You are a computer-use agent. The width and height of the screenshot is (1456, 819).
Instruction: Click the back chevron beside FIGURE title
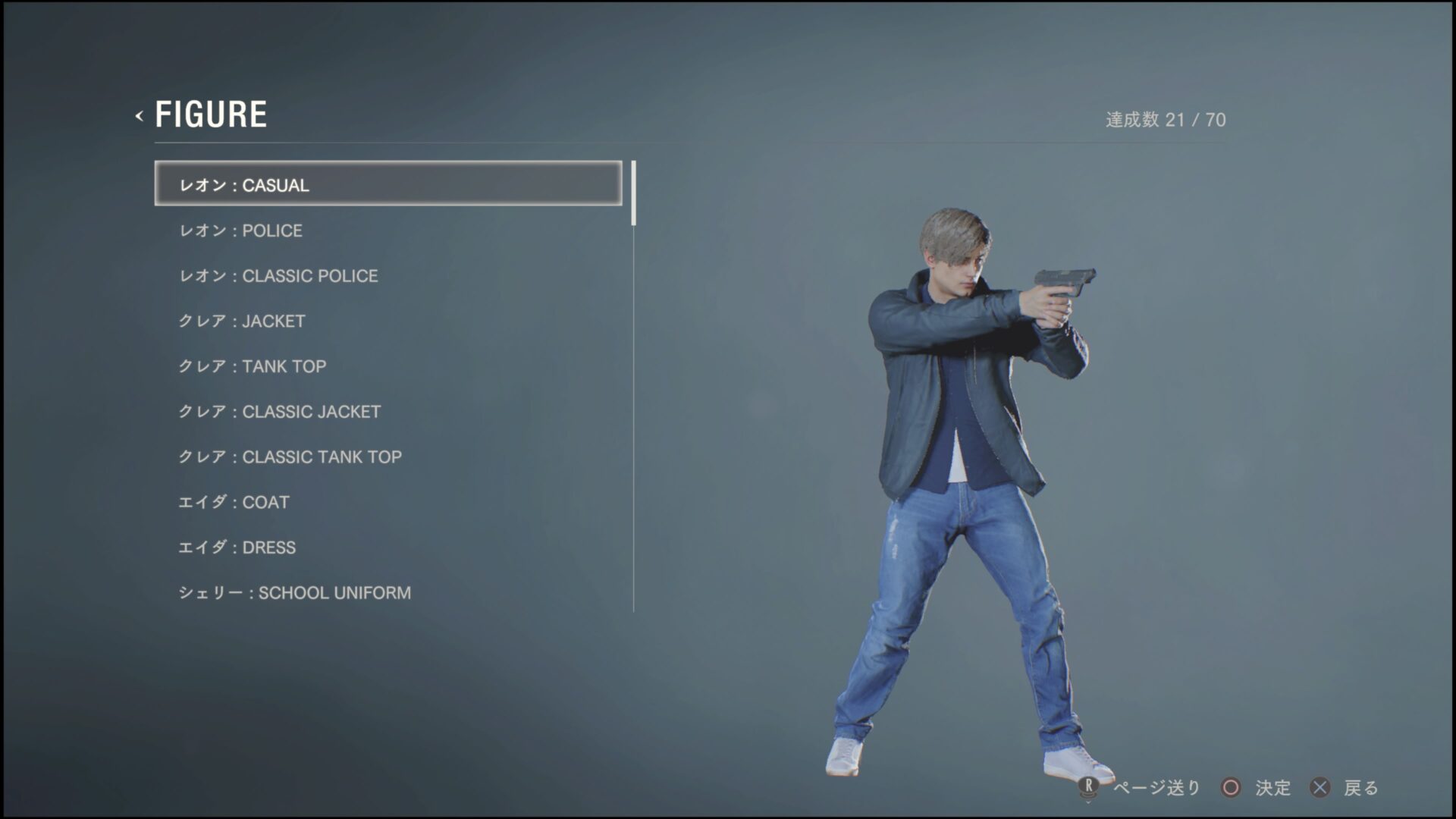[x=139, y=115]
